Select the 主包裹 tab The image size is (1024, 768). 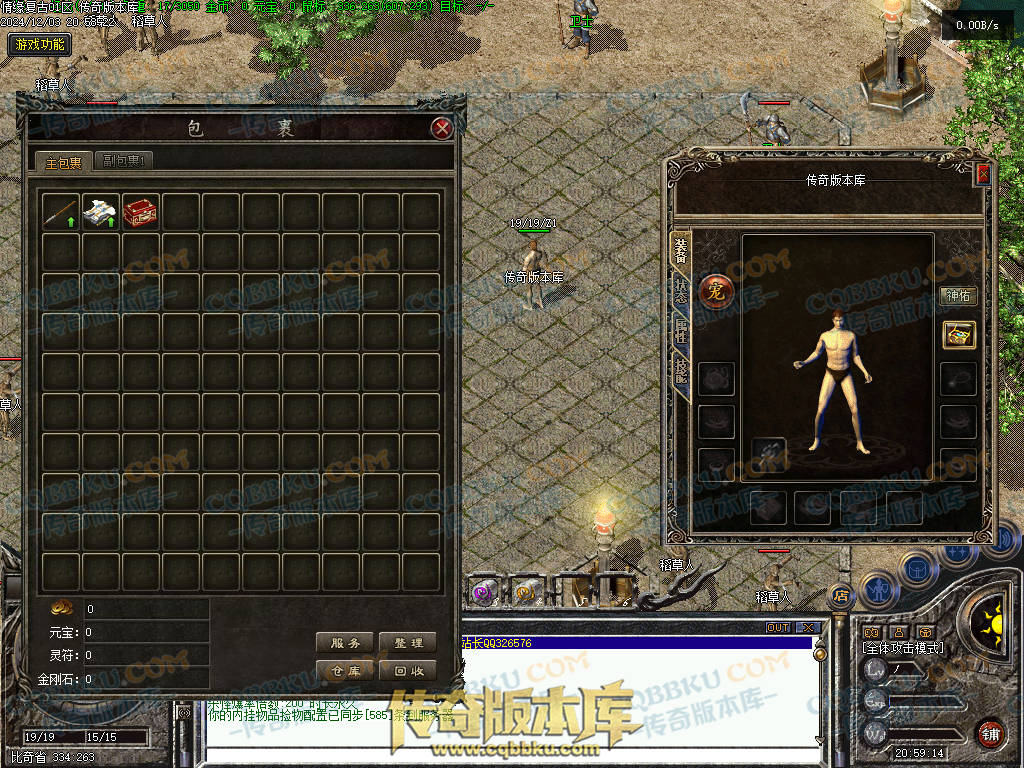63,162
